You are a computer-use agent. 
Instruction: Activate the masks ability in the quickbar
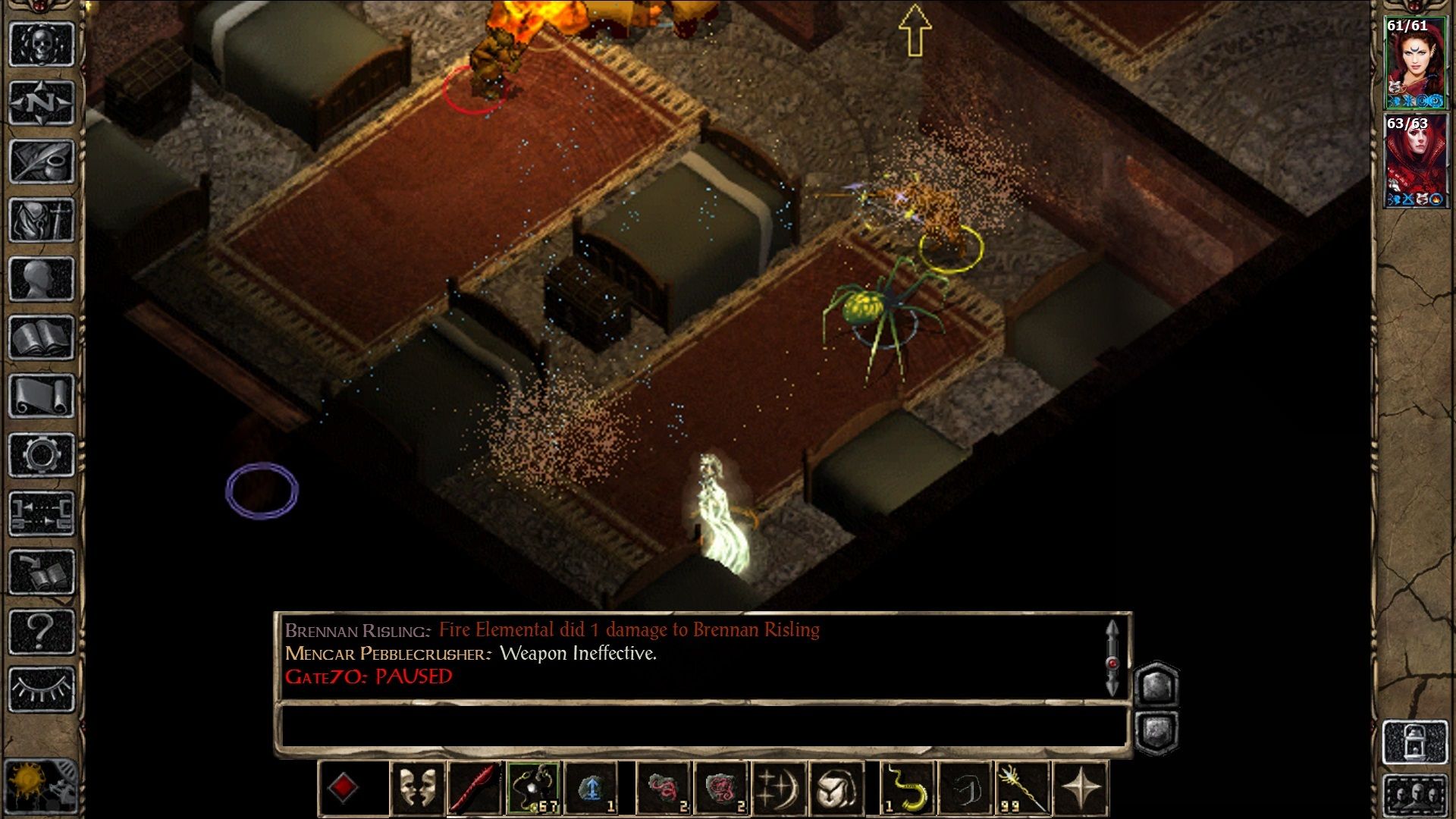tap(416, 789)
